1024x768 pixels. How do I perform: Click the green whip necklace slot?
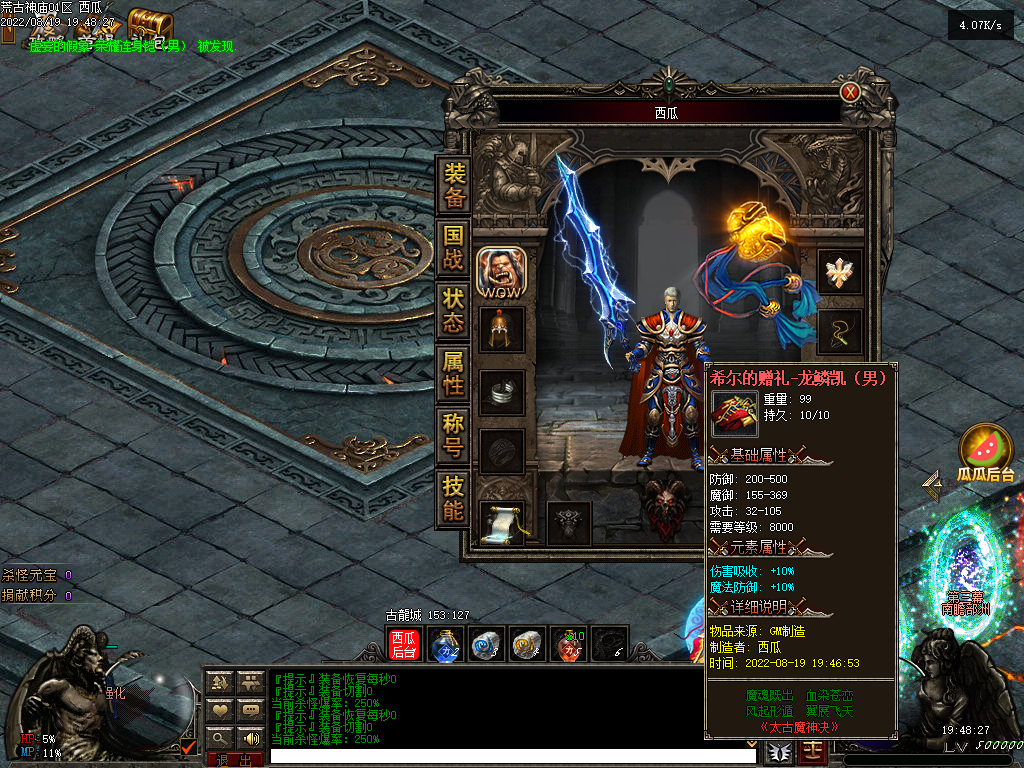839,331
